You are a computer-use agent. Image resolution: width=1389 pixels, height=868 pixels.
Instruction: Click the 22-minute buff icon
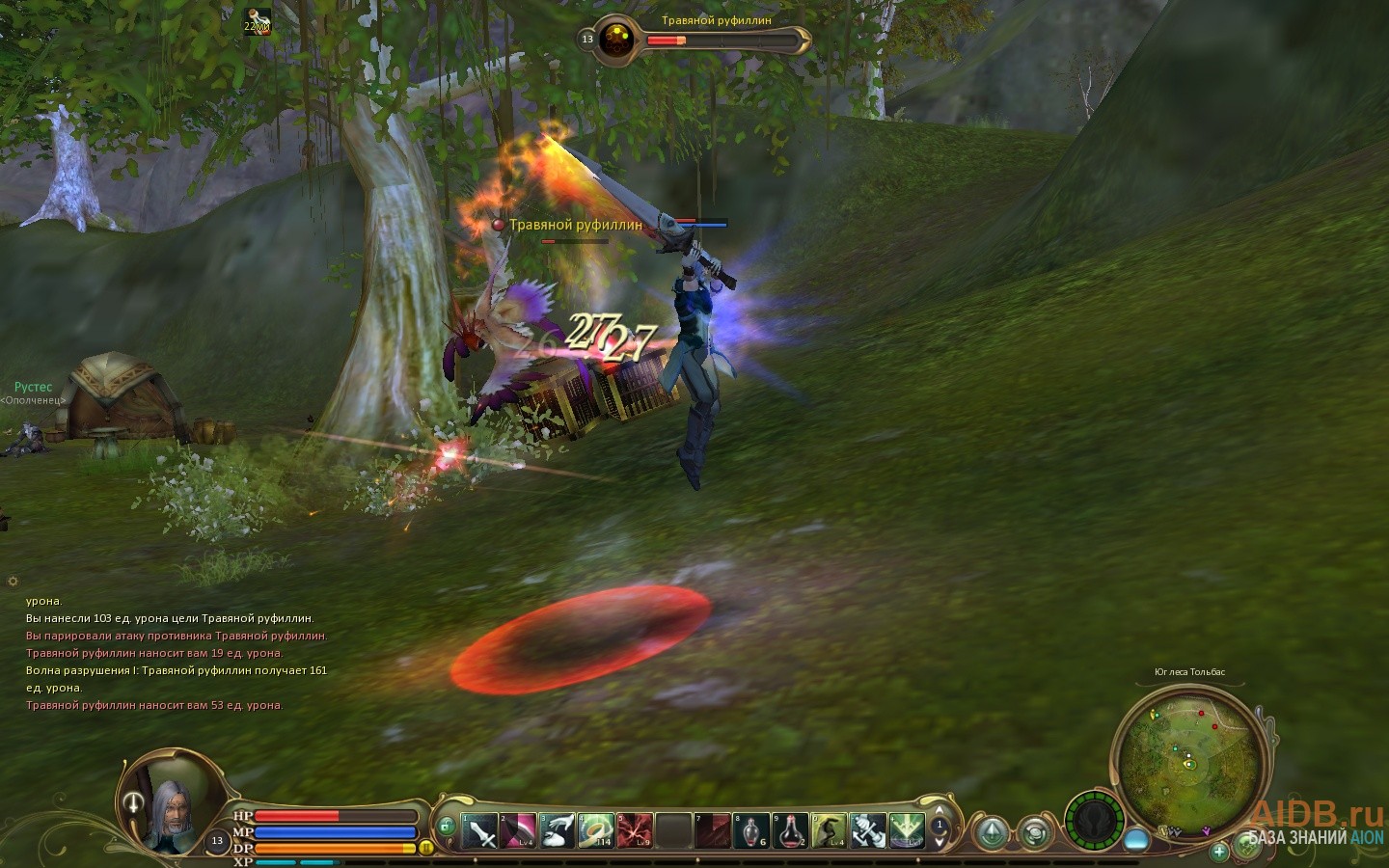pyautogui.click(x=257, y=22)
